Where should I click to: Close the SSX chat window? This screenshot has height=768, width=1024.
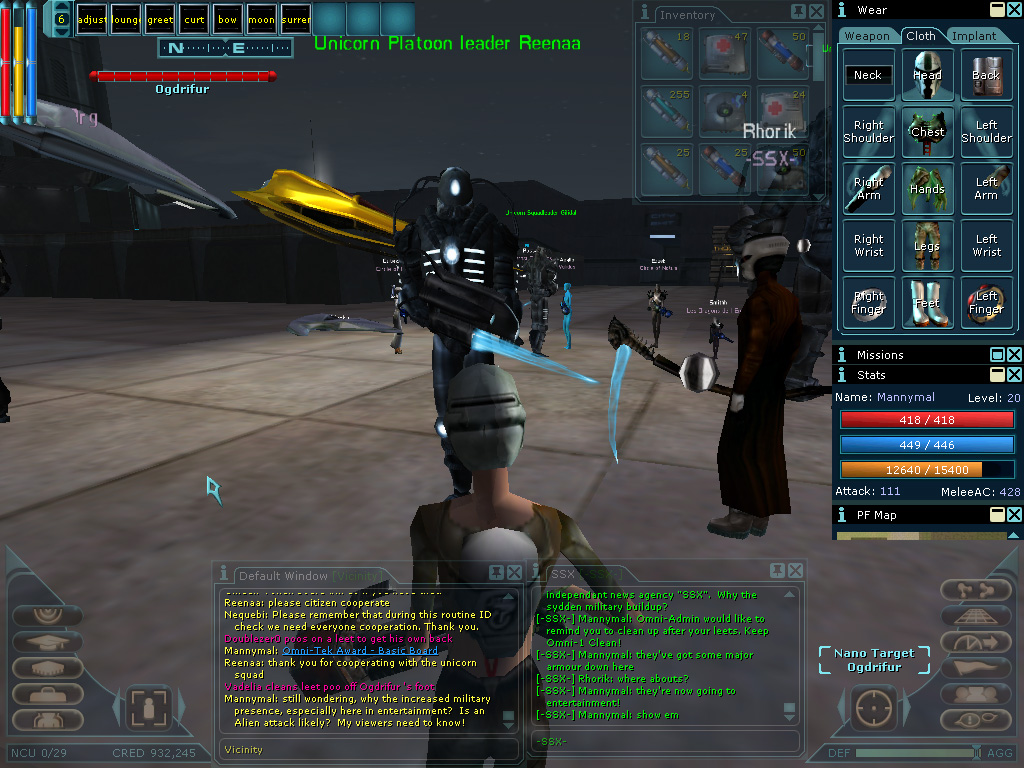[795, 572]
